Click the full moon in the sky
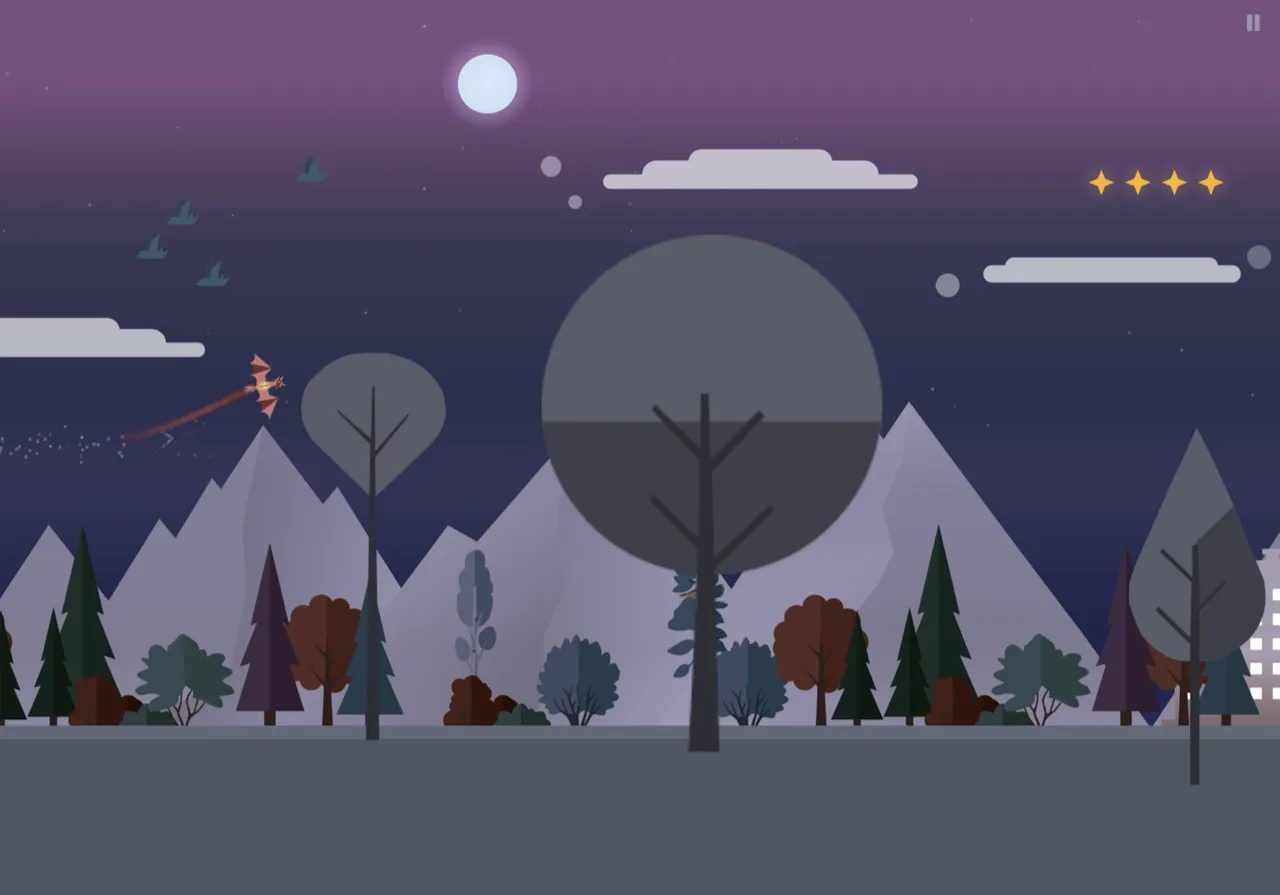The width and height of the screenshot is (1280, 895). point(486,85)
